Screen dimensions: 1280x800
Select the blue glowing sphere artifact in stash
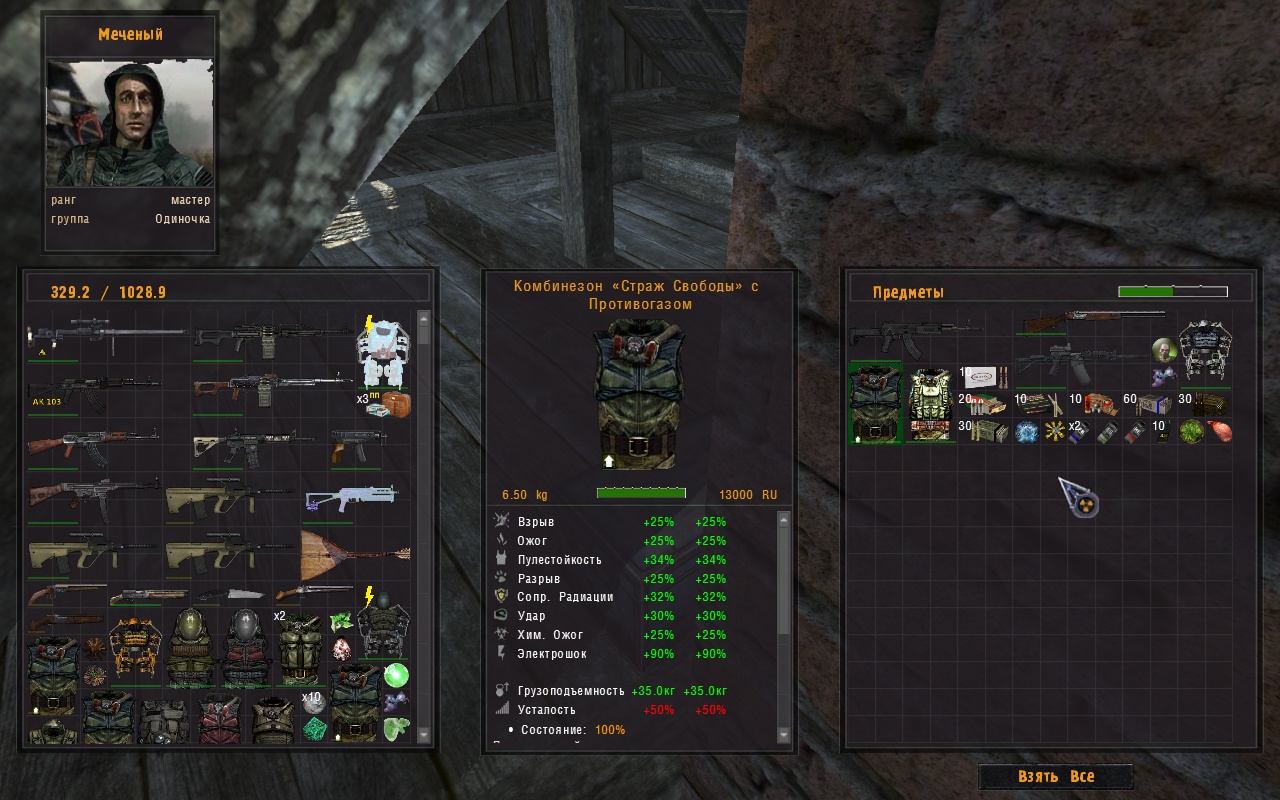1026,432
